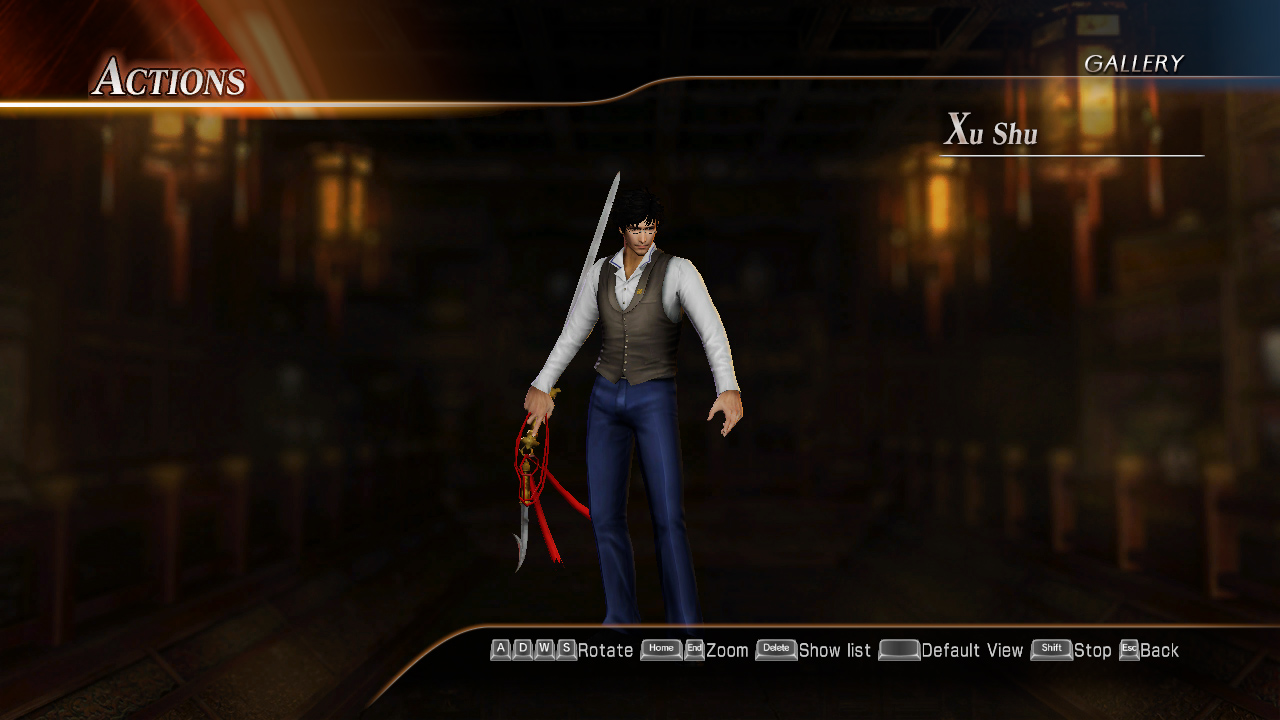1280x720 pixels.
Task: Click the Home key zoom icon
Action: 660,649
